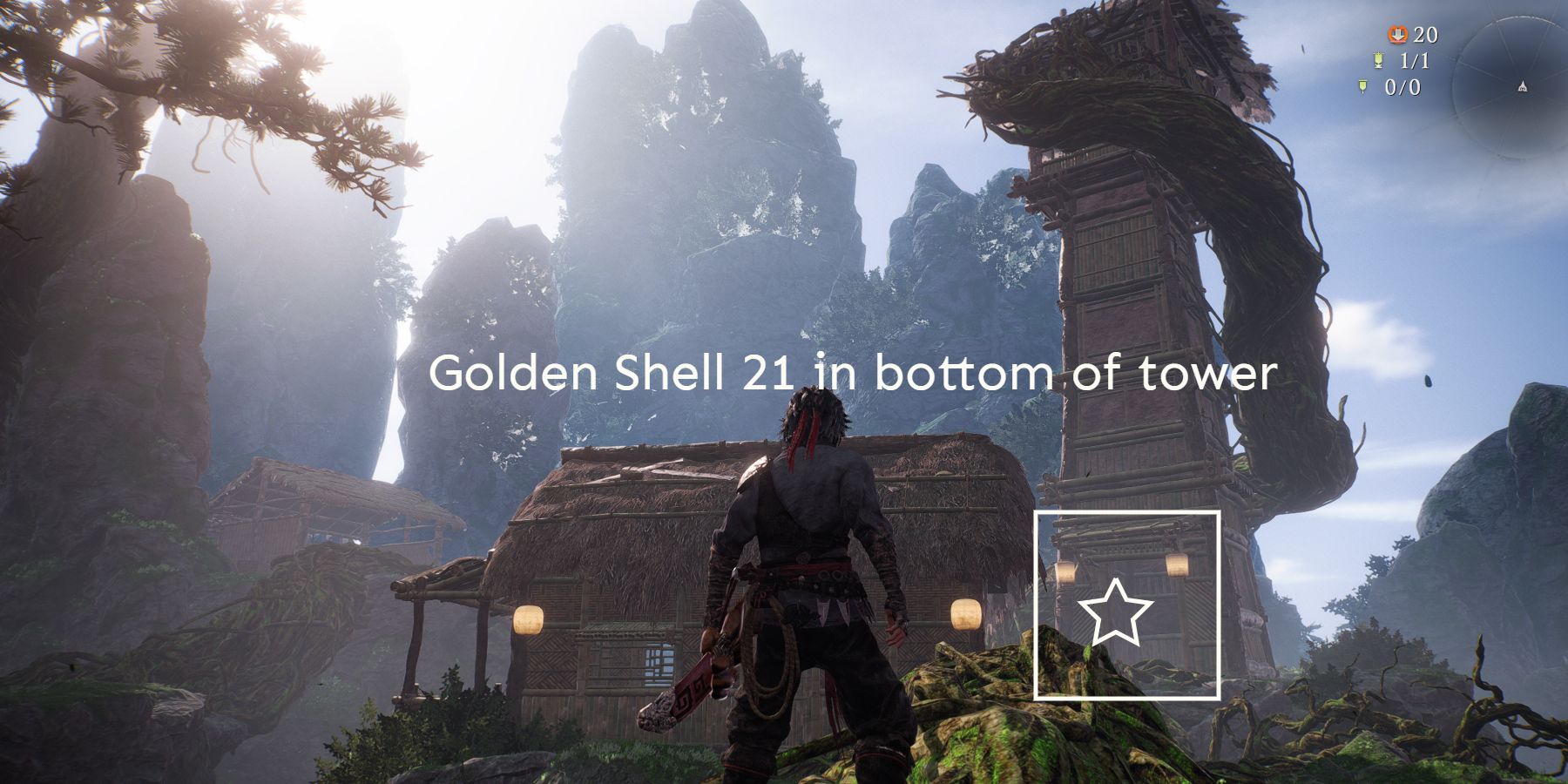This screenshot has width=1568, height=784.
Task: Click the red shell drop counter icon
Action: click(1398, 35)
